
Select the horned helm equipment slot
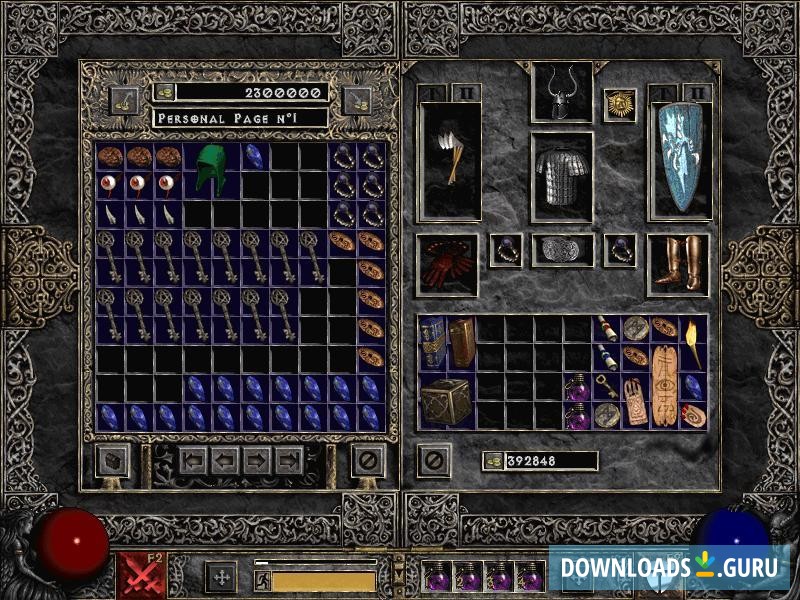coord(560,93)
